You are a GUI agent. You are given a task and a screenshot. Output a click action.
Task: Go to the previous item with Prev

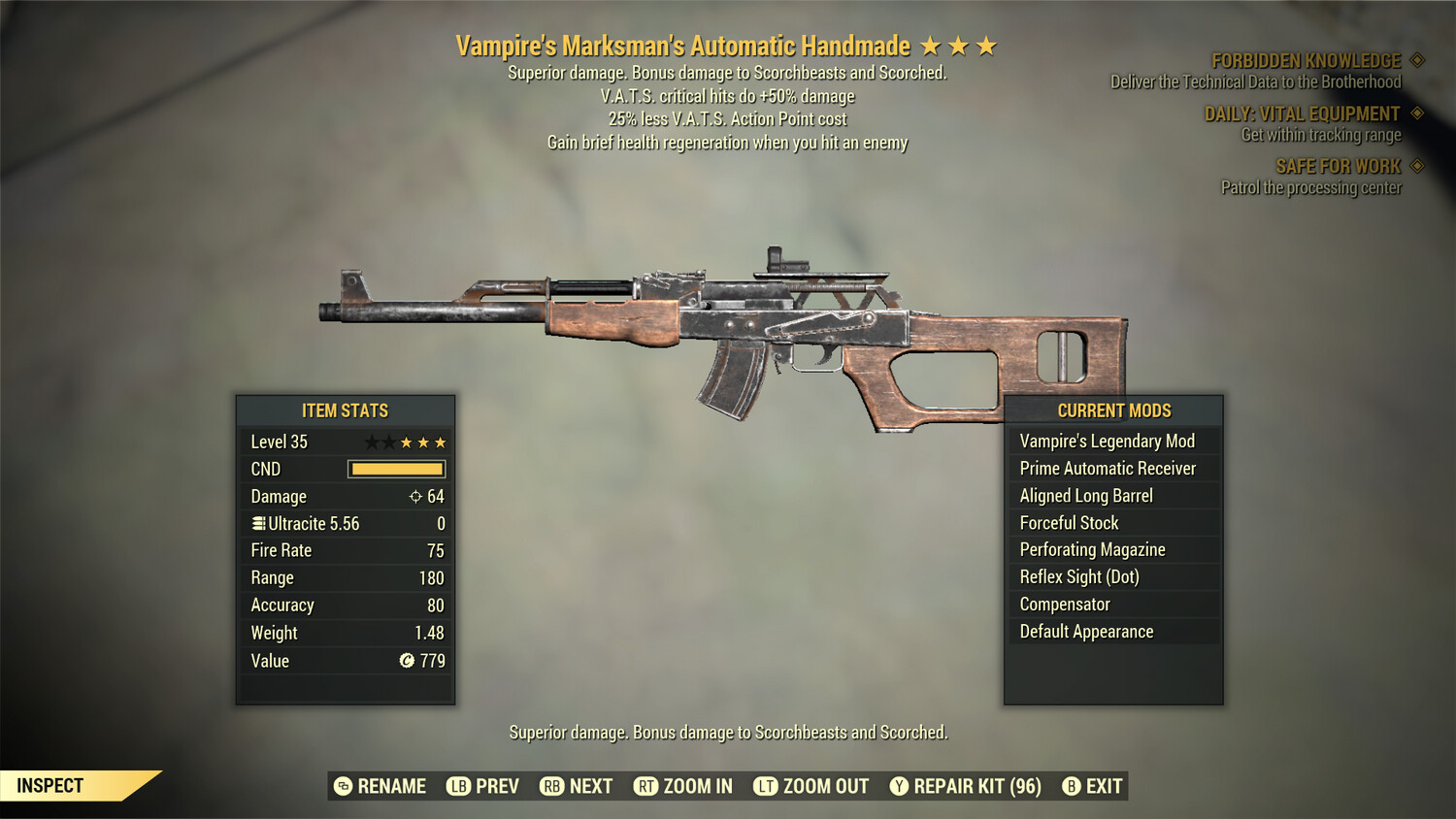pos(483,786)
